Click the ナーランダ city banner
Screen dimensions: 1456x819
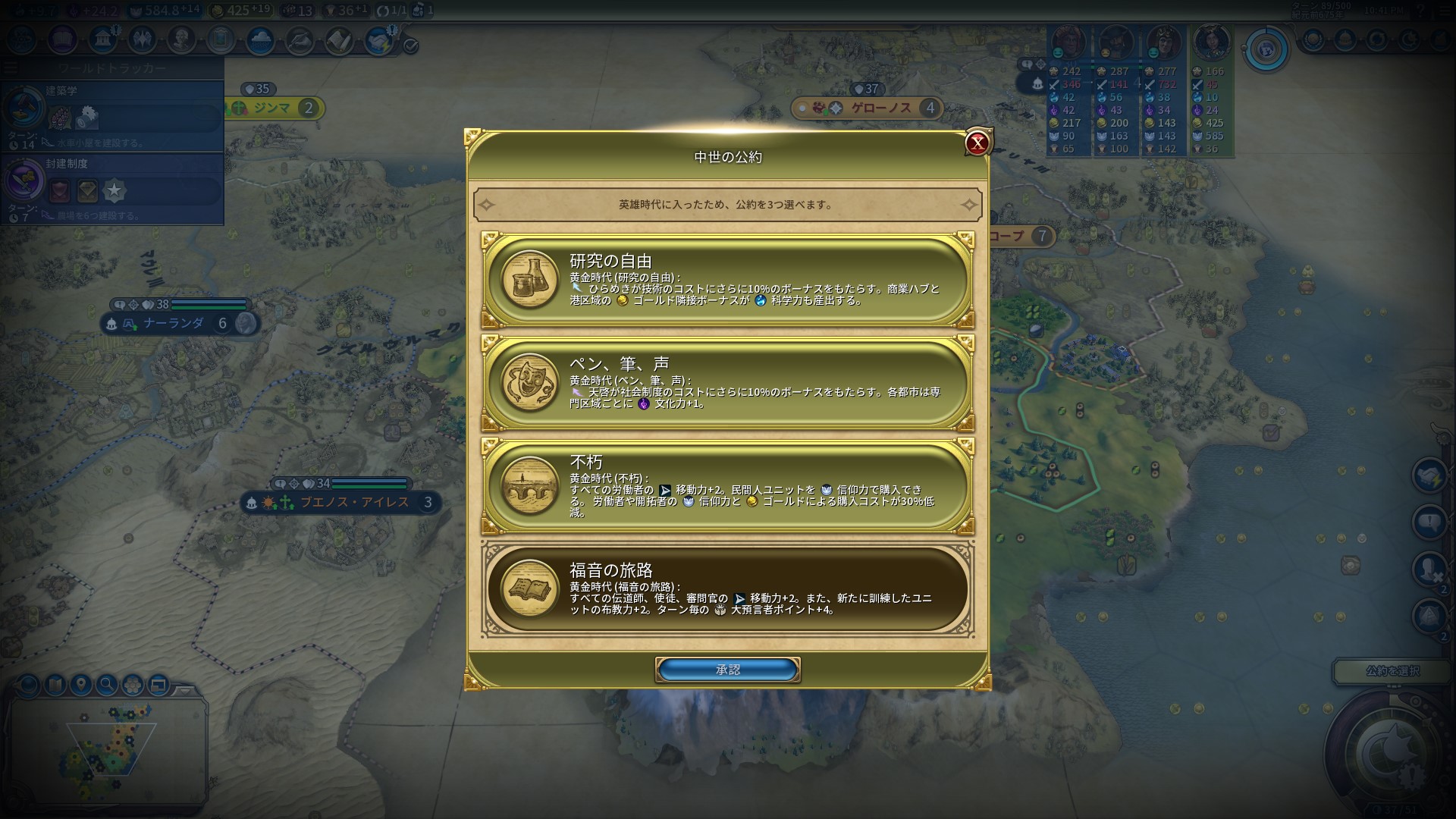174,324
